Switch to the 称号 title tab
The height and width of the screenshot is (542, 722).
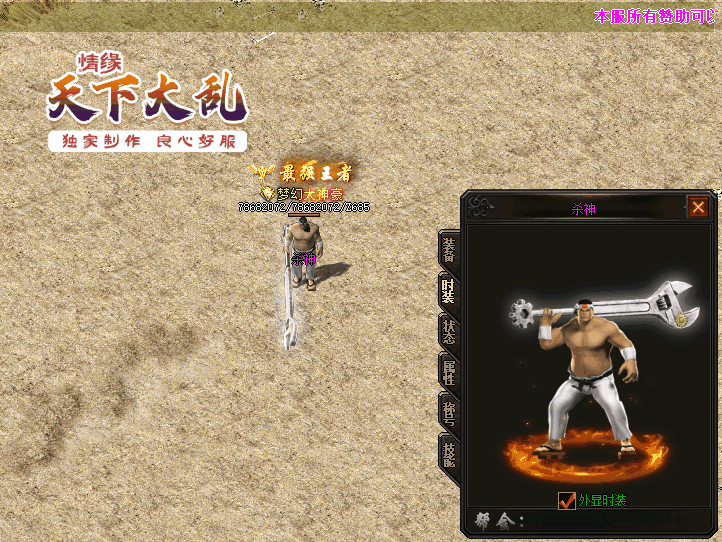[x=449, y=413]
